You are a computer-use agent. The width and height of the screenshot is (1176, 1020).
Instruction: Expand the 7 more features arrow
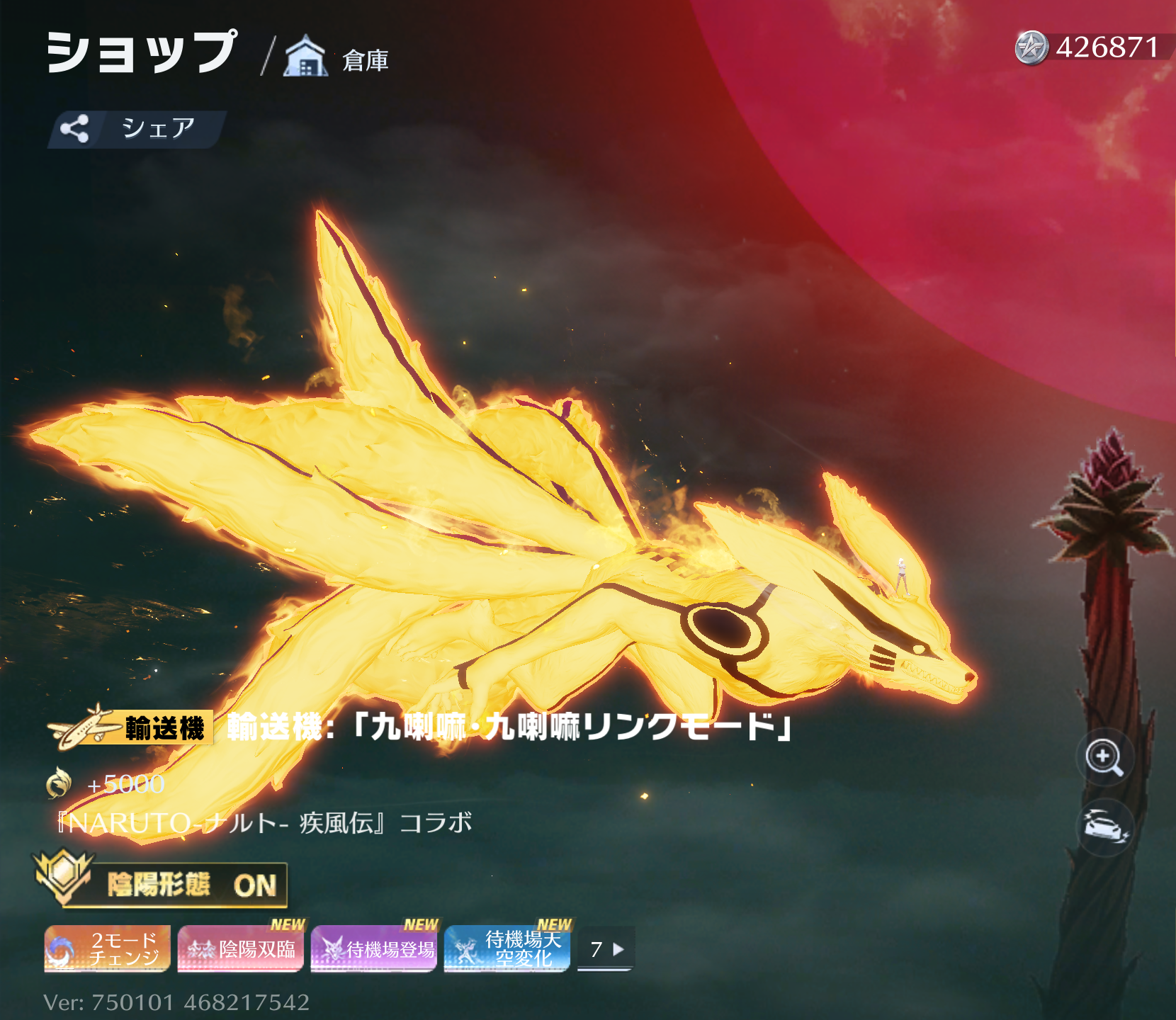pos(606,949)
